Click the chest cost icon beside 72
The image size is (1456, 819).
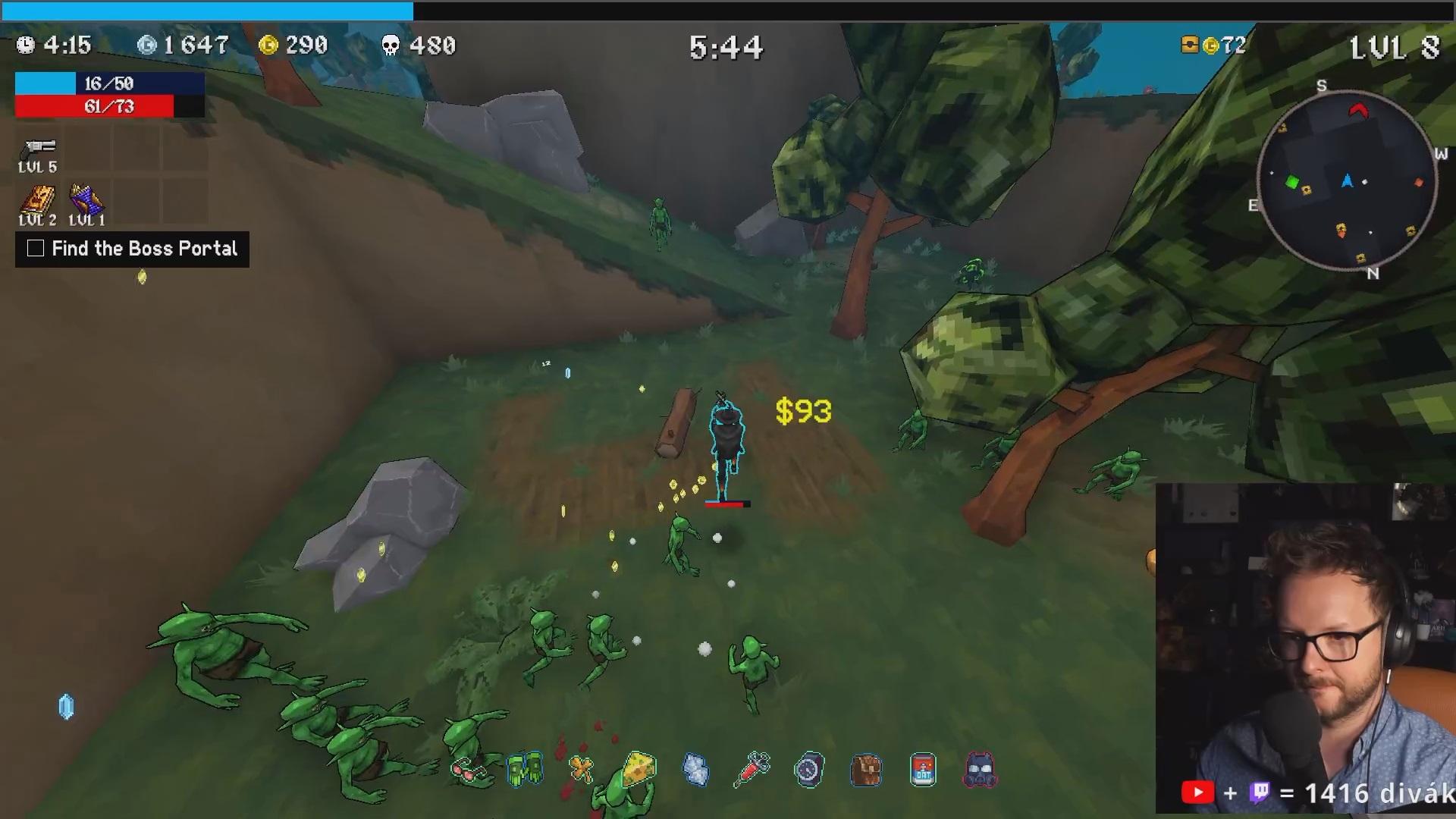click(1190, 45)
